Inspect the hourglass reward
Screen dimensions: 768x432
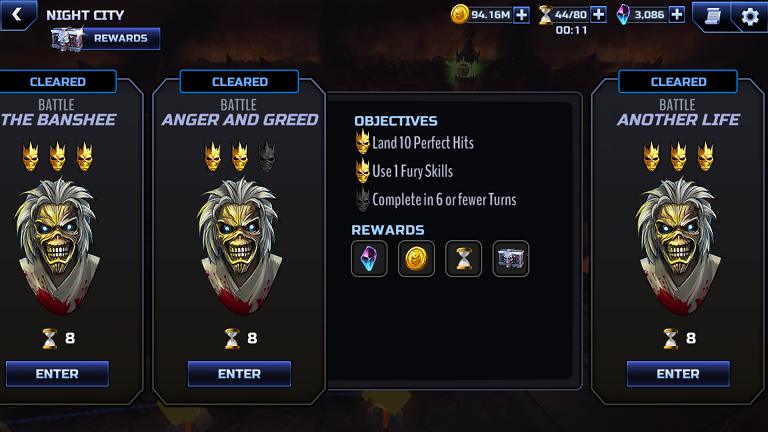pos(464,259)
